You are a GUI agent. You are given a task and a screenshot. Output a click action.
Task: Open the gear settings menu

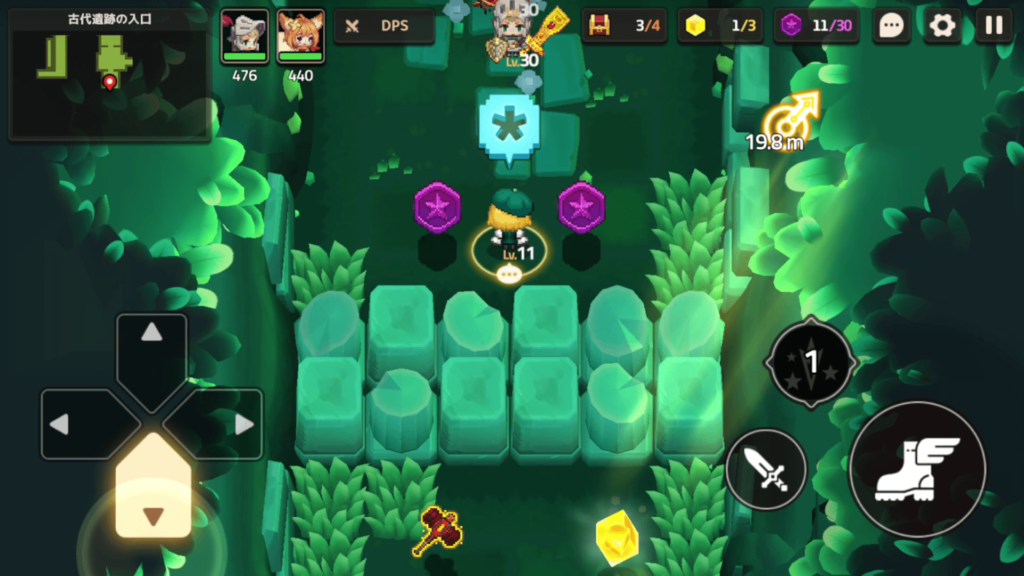942,26
